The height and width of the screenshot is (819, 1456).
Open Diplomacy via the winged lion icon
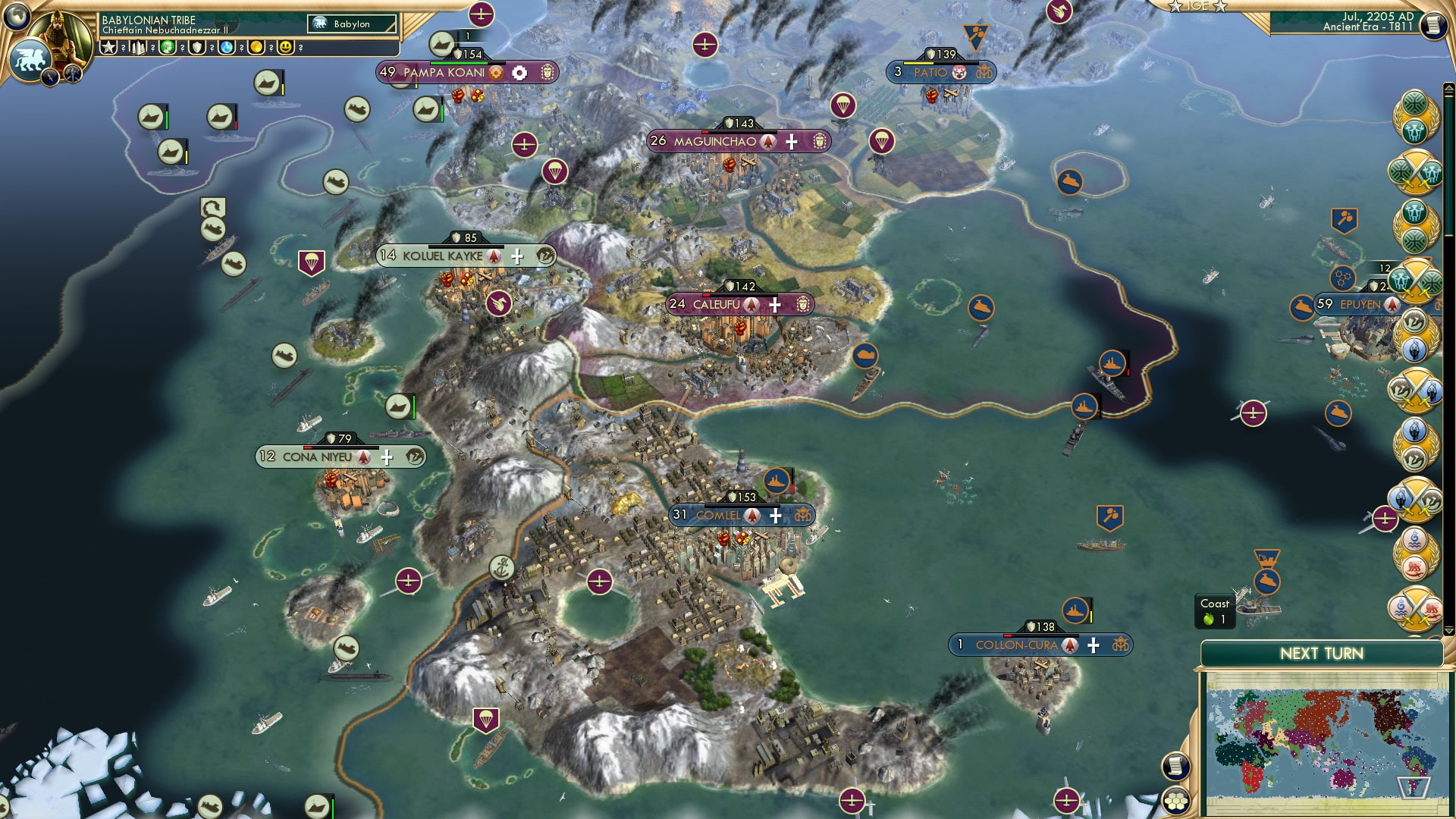[x=30, y=60]
